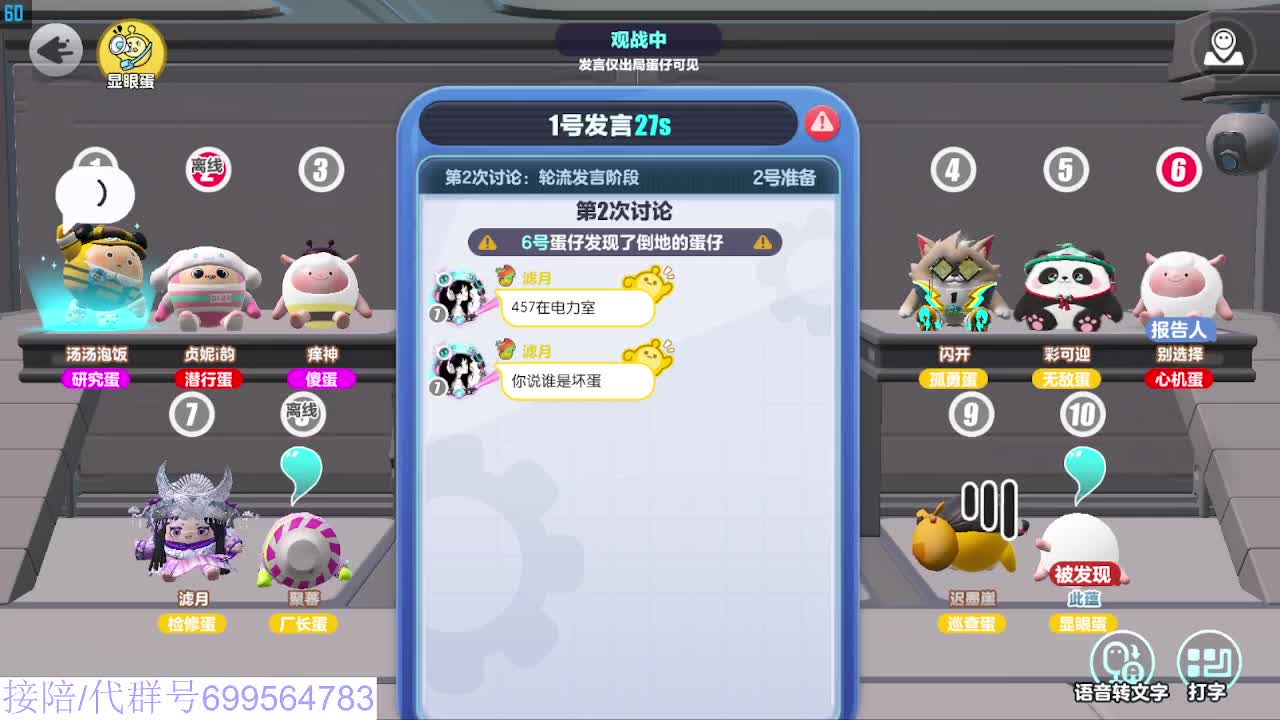Viewport: 1280px width, 720px height.
Task: Select the red seat number 6 badge
Action: (1178, 170)
